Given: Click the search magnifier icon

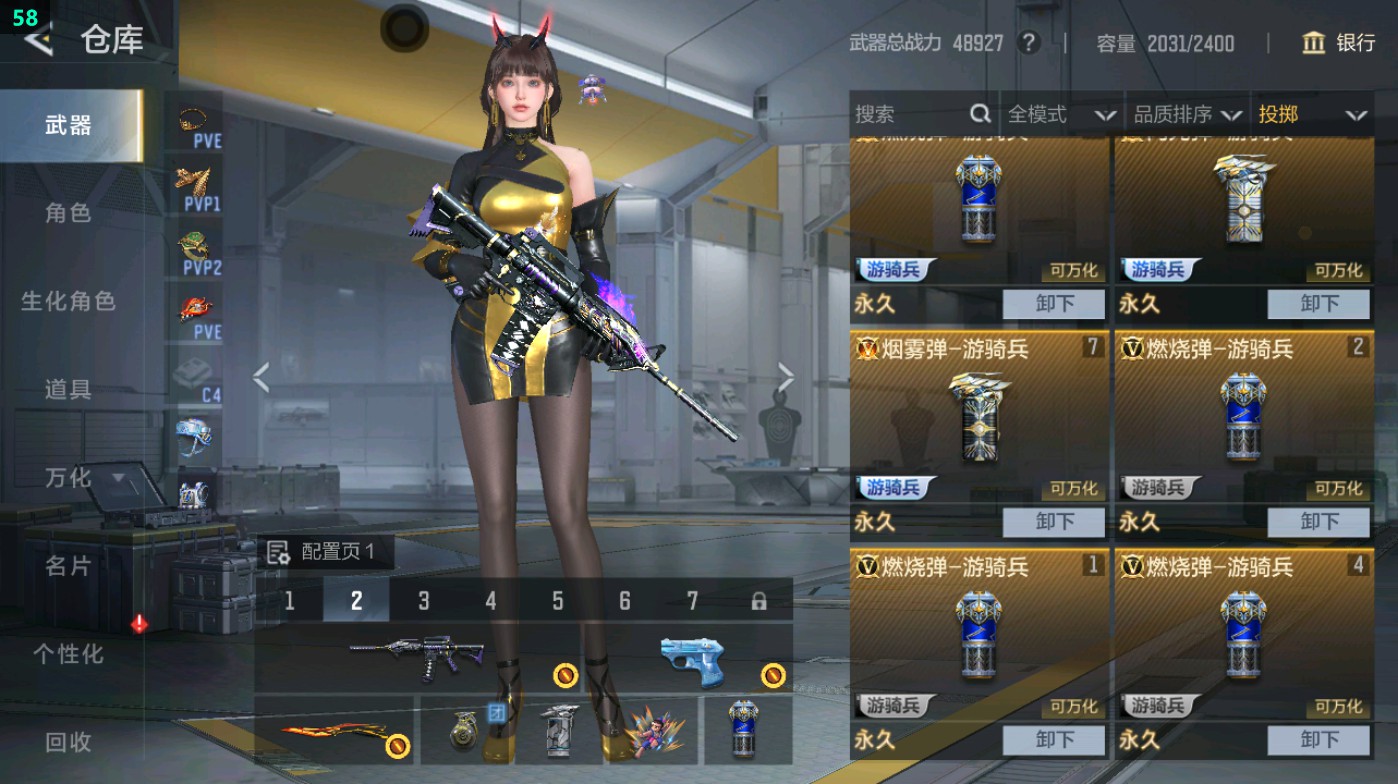Looking at the screenshot, I should pyautogui.click(x=979, y=114).
